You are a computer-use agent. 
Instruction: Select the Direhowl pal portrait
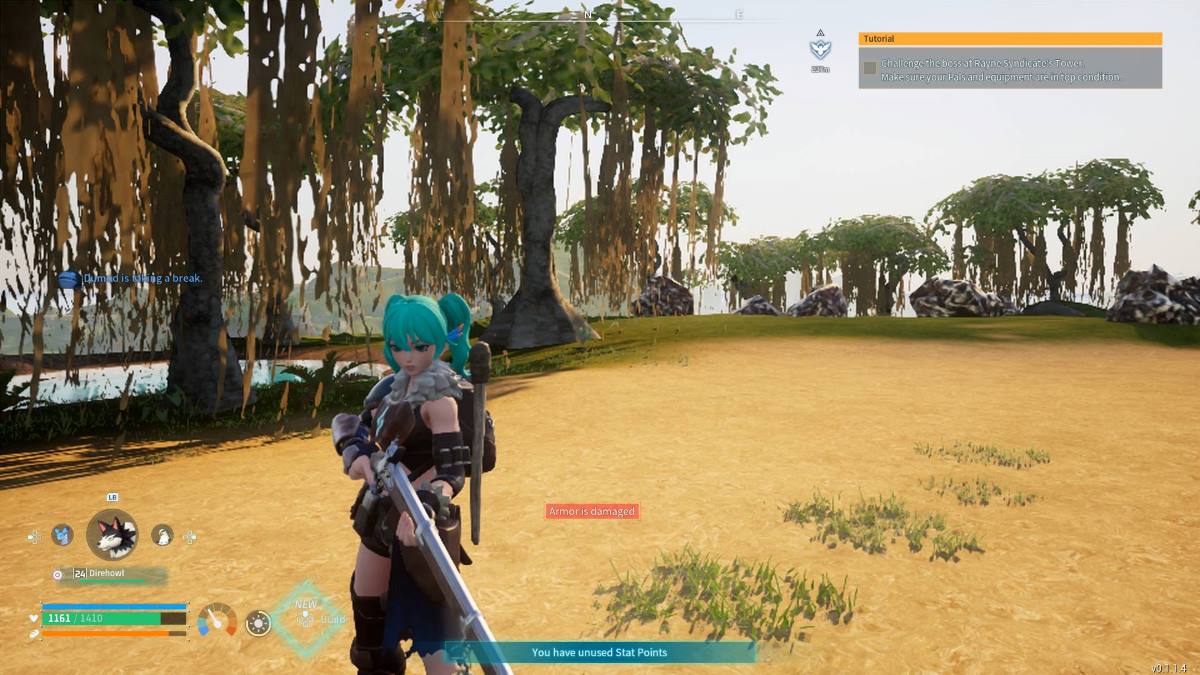111,535
